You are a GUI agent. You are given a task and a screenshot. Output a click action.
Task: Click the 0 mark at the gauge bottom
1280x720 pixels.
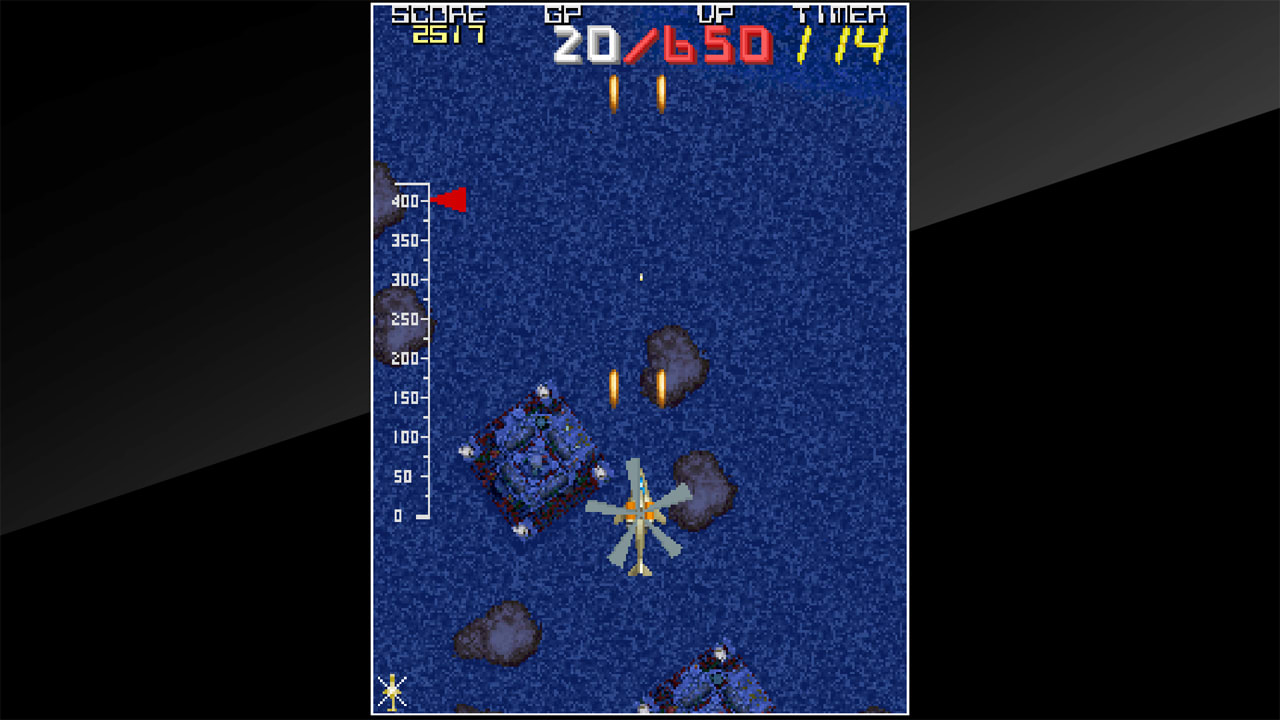tap(400, 515)
